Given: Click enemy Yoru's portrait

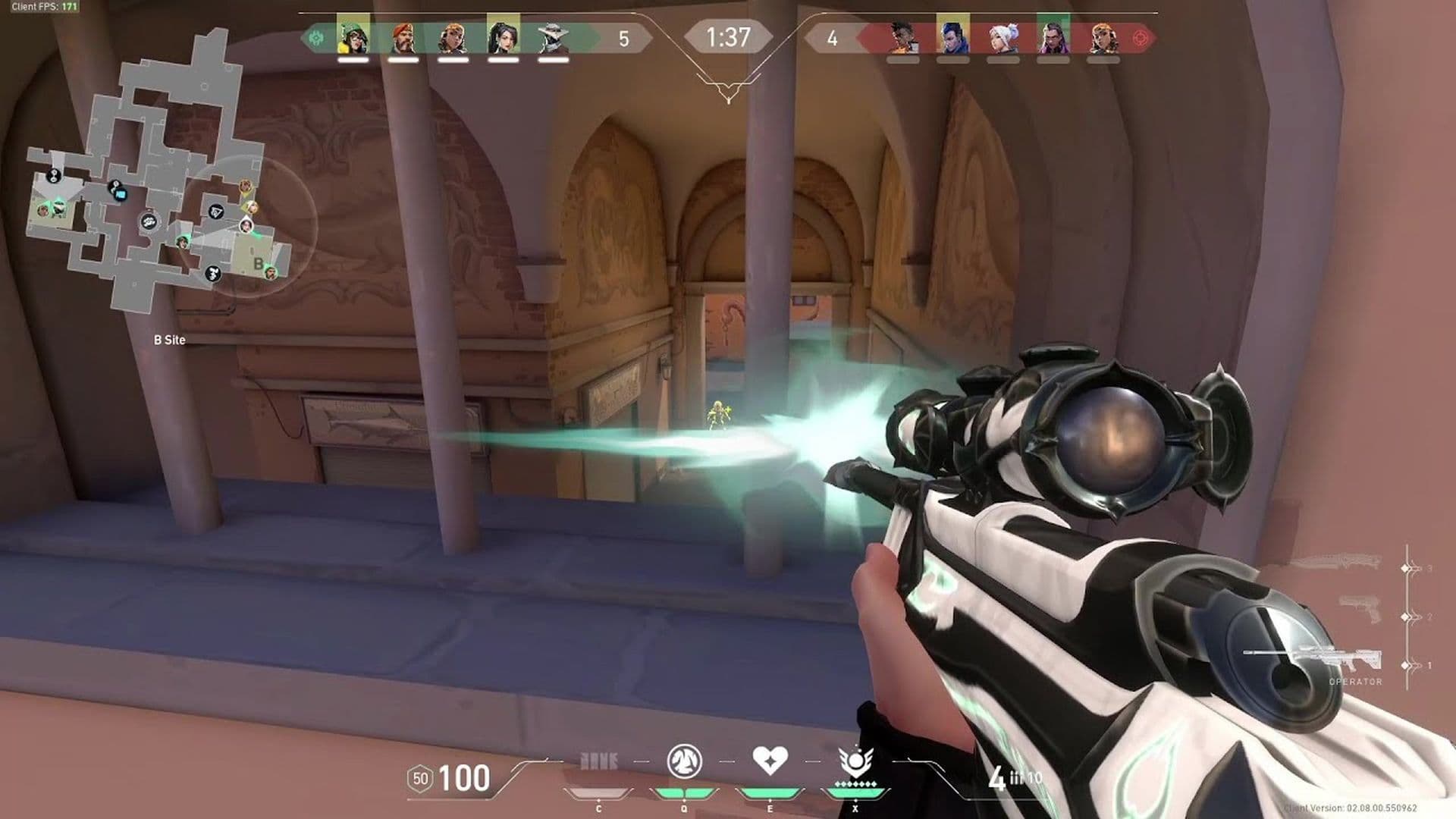Looking at the screenshot, I should pos(952,36).
